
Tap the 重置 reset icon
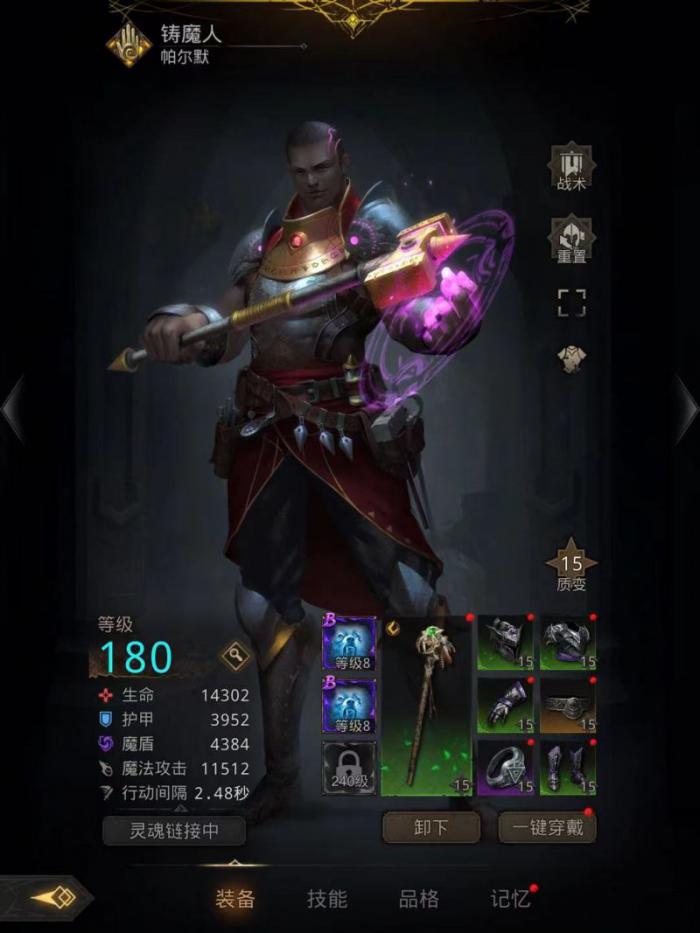click(x=571, y=240)
